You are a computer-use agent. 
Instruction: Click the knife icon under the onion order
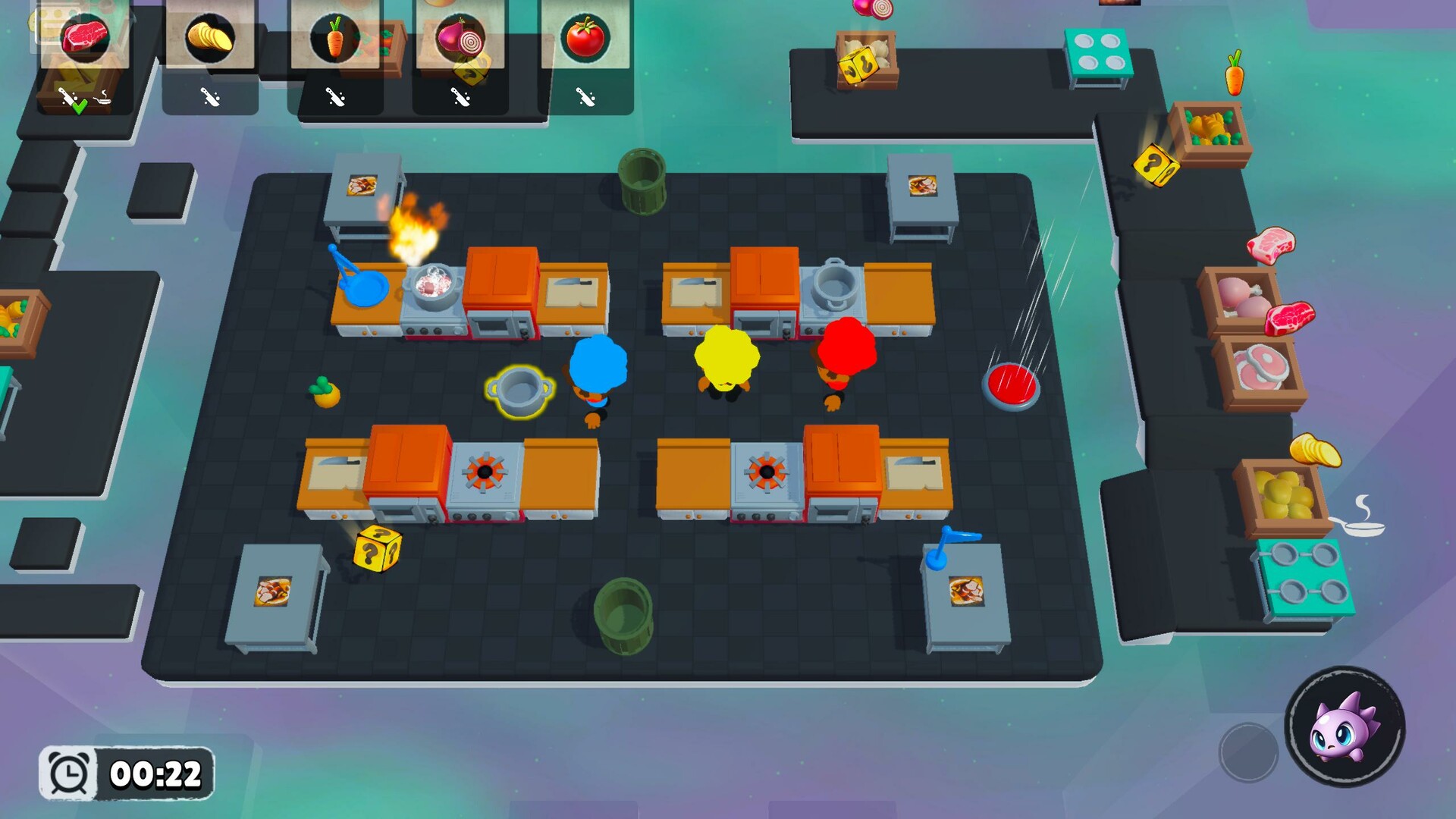pyautogui.click(x=461, y=96)
